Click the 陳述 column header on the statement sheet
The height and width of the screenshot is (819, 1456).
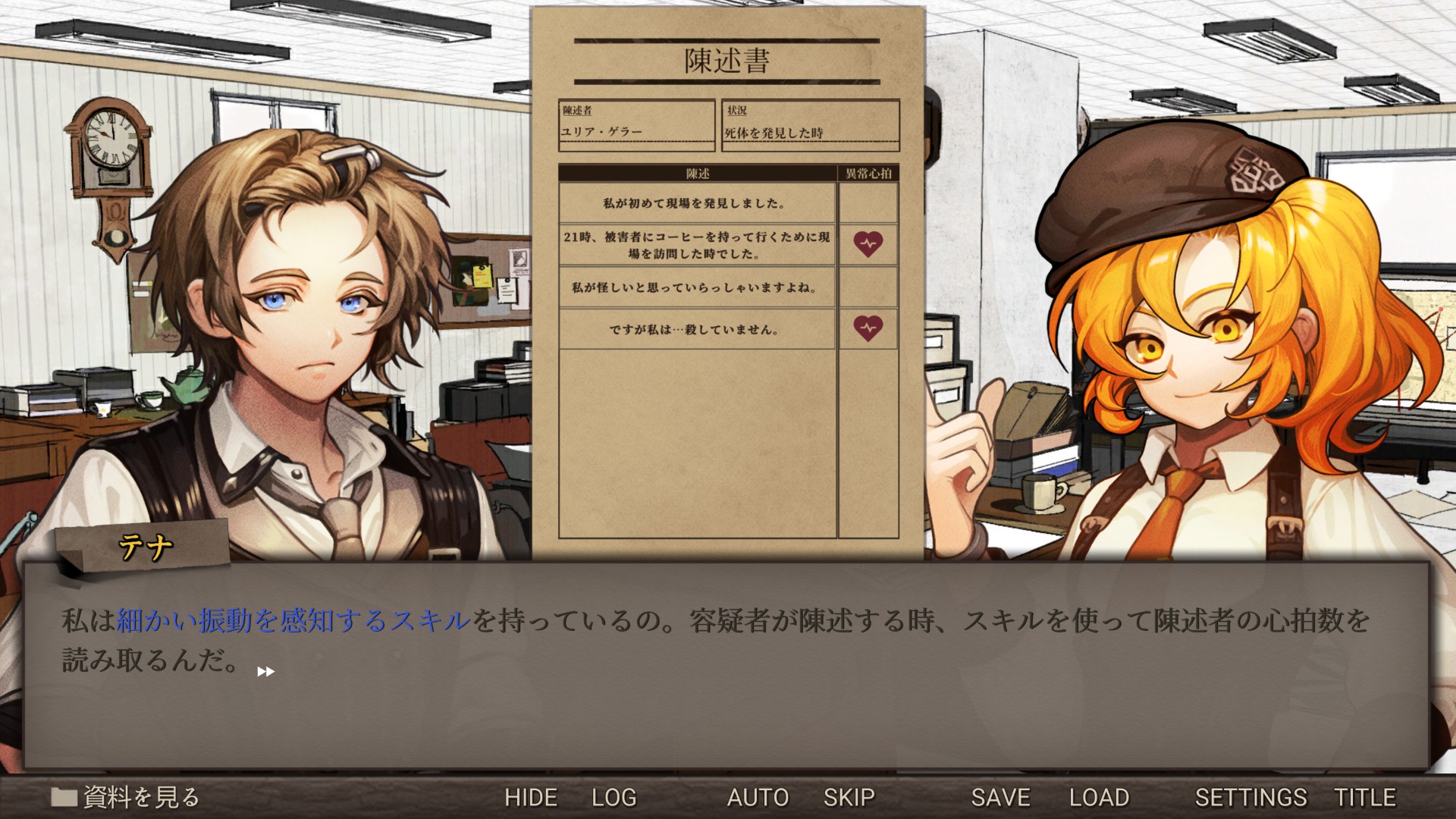(696, 173)
